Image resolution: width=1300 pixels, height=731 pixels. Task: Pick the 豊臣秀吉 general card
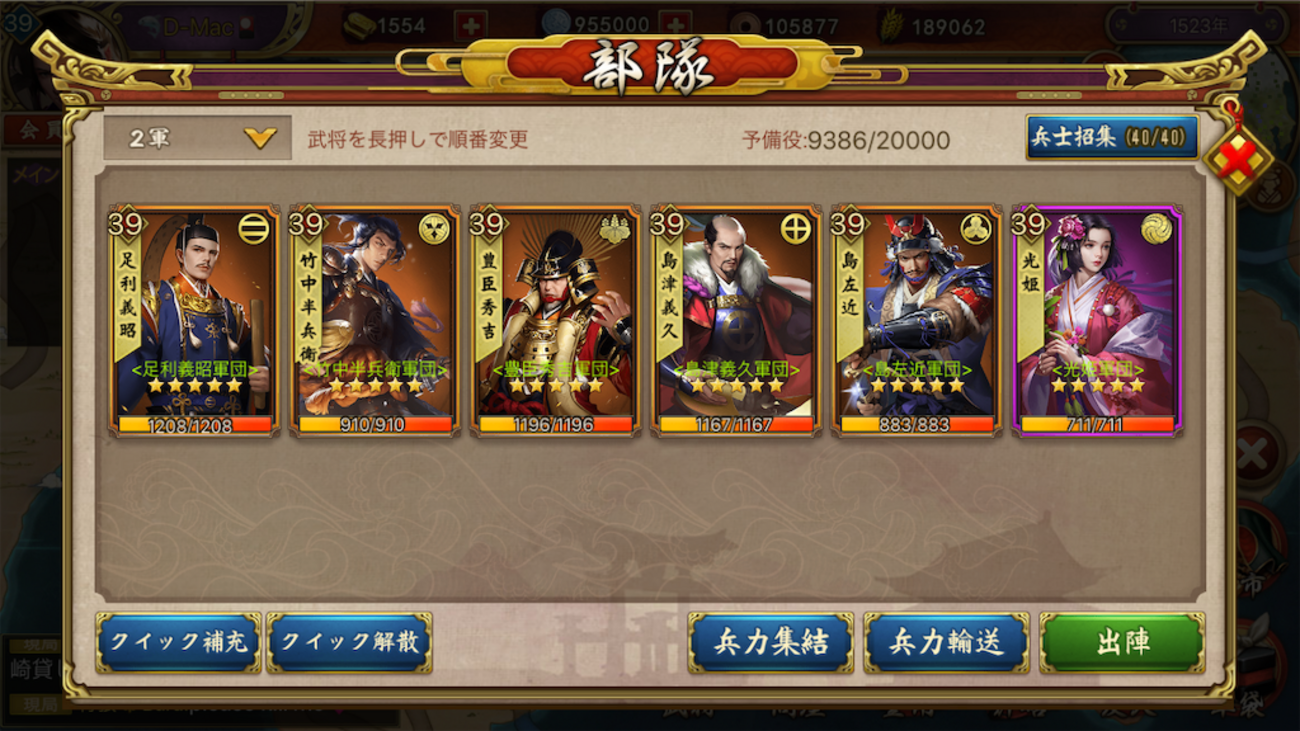pyautogui.click(x=555, y=320)
